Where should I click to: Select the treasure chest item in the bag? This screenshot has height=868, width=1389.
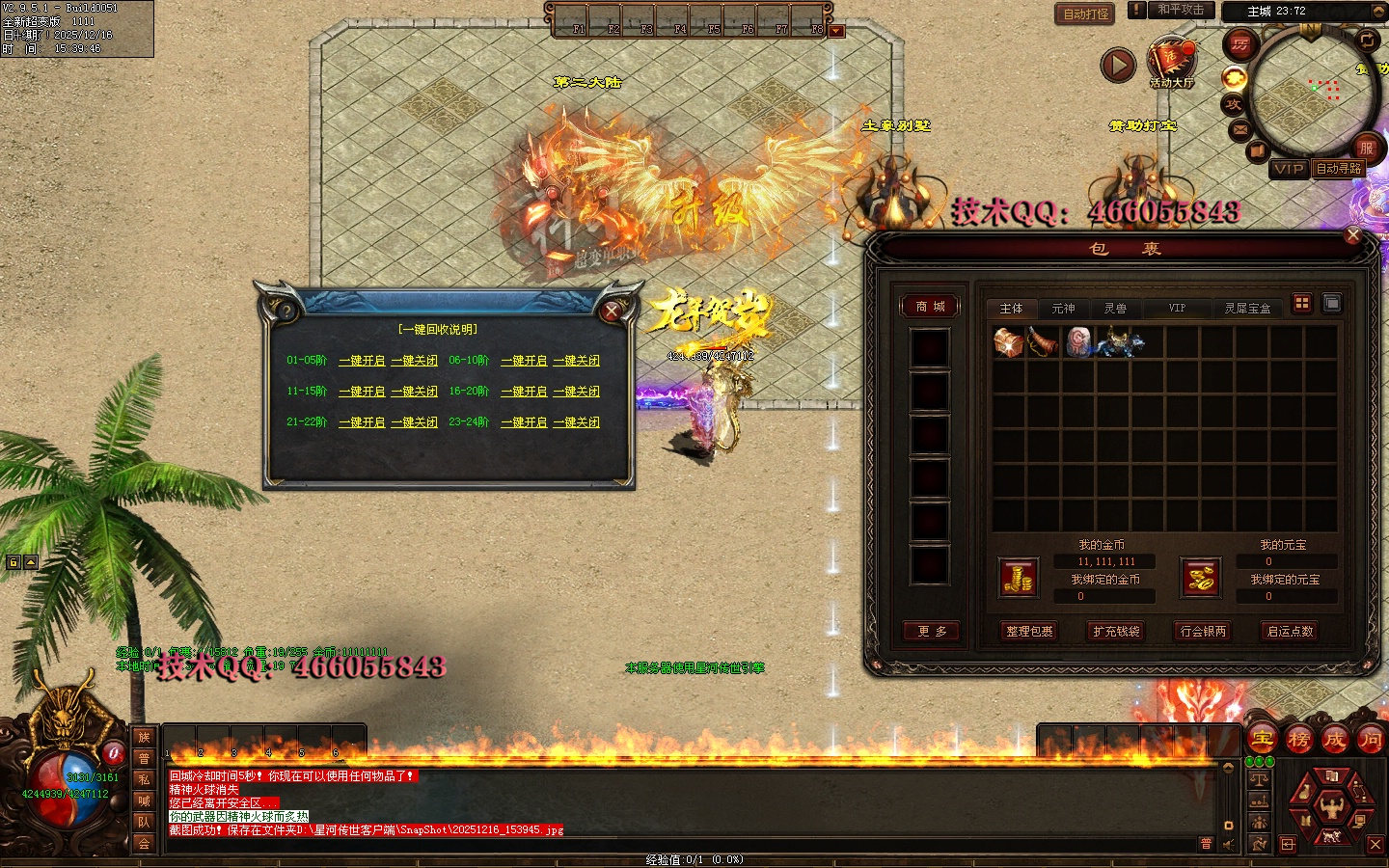point(1008,342)
